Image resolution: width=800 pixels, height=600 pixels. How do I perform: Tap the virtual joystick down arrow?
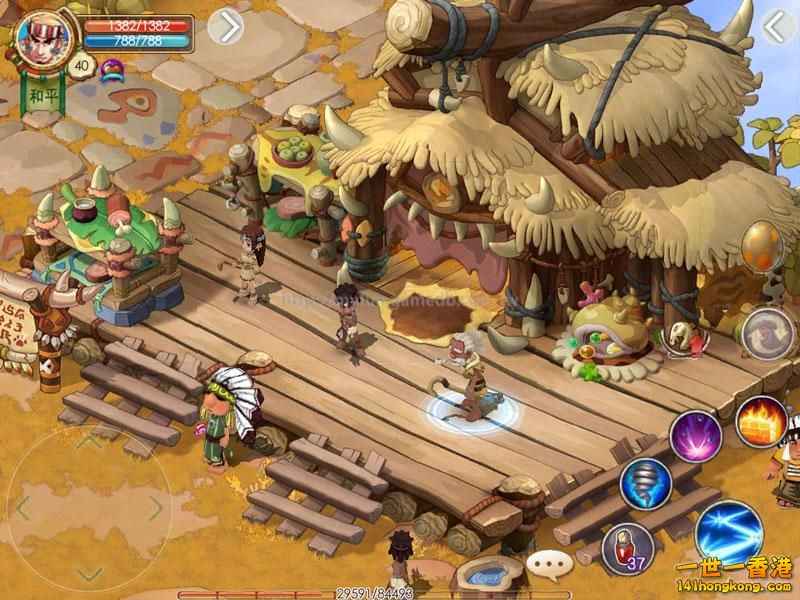click(89, 571)
